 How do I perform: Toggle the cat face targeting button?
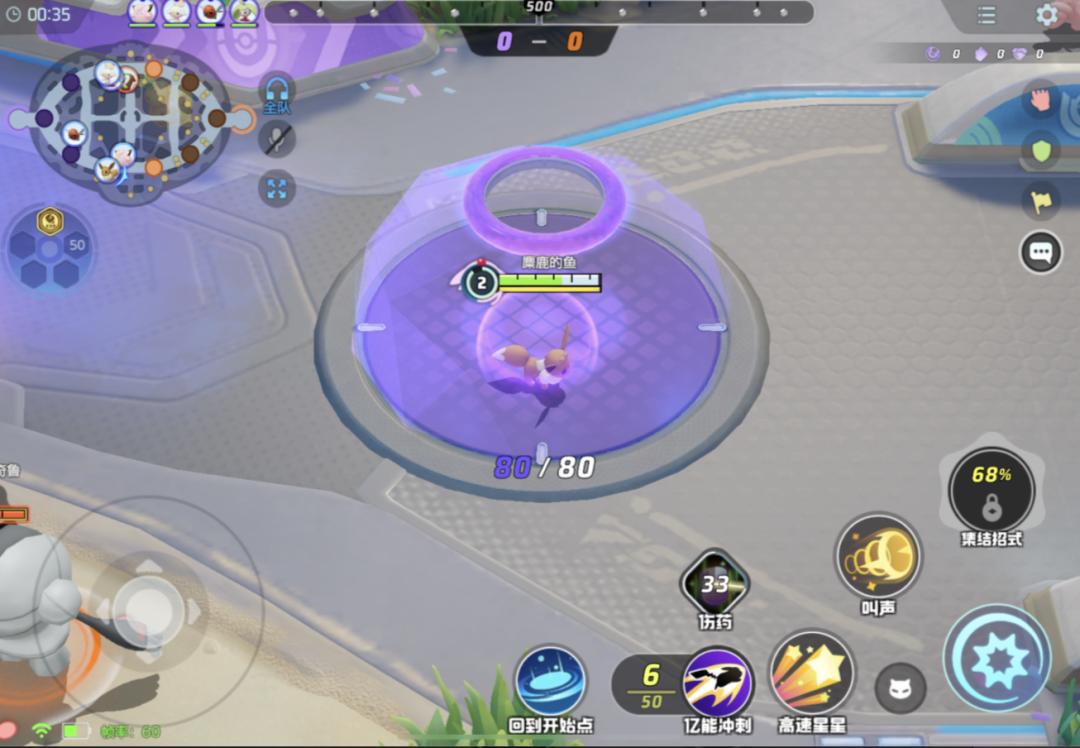pos(900,689)
